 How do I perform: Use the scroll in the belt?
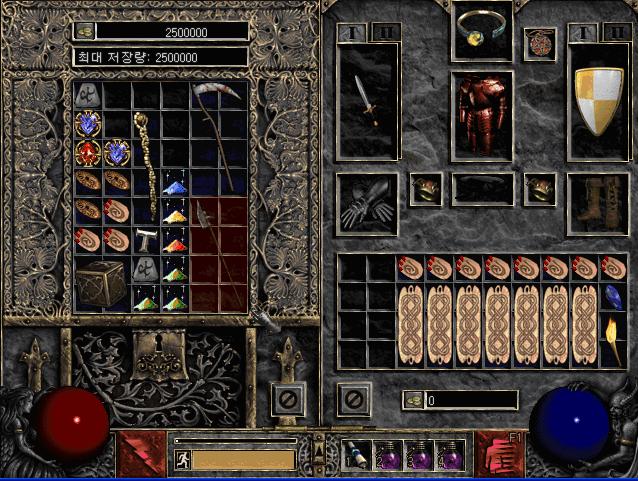[x=359, y=456]
